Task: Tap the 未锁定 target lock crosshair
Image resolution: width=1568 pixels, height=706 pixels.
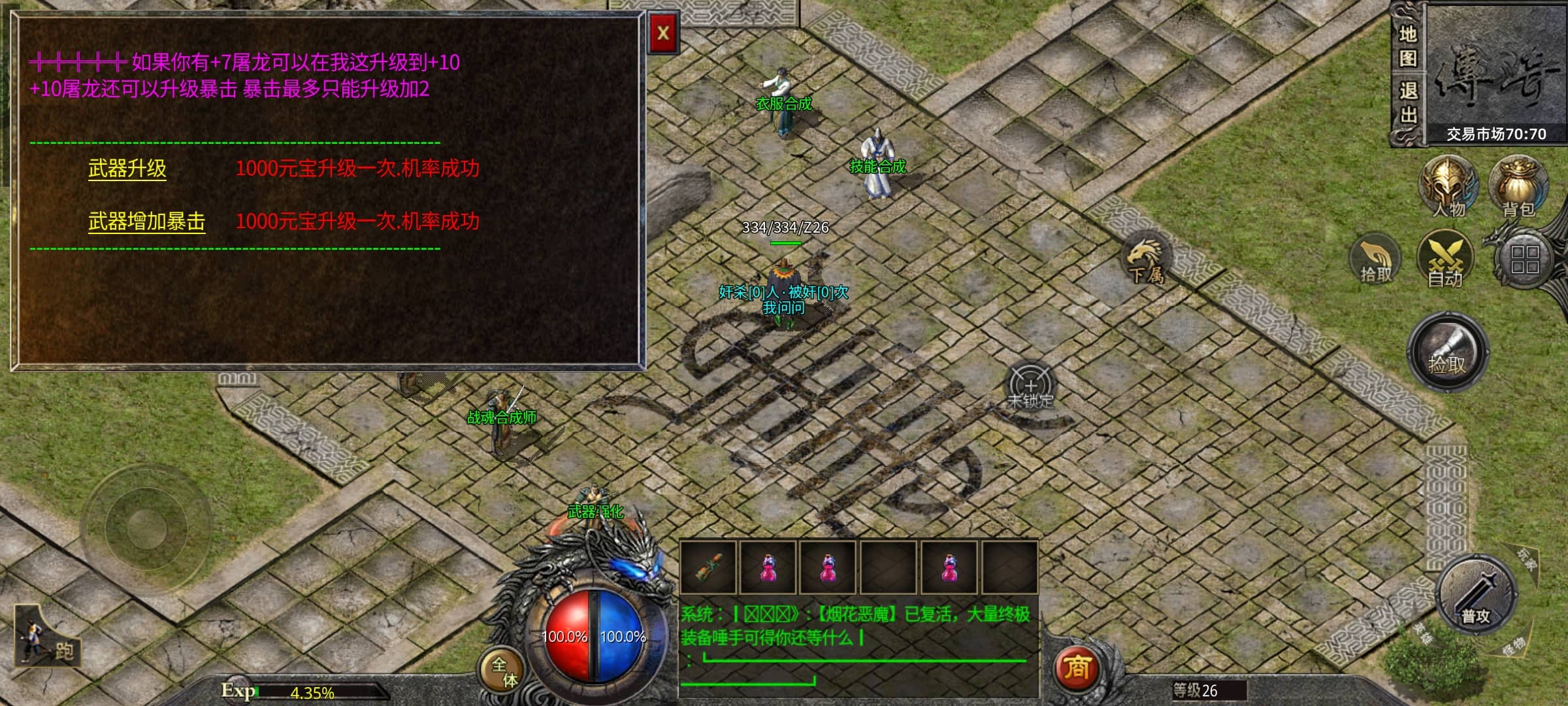Action: click(1030, 387)
